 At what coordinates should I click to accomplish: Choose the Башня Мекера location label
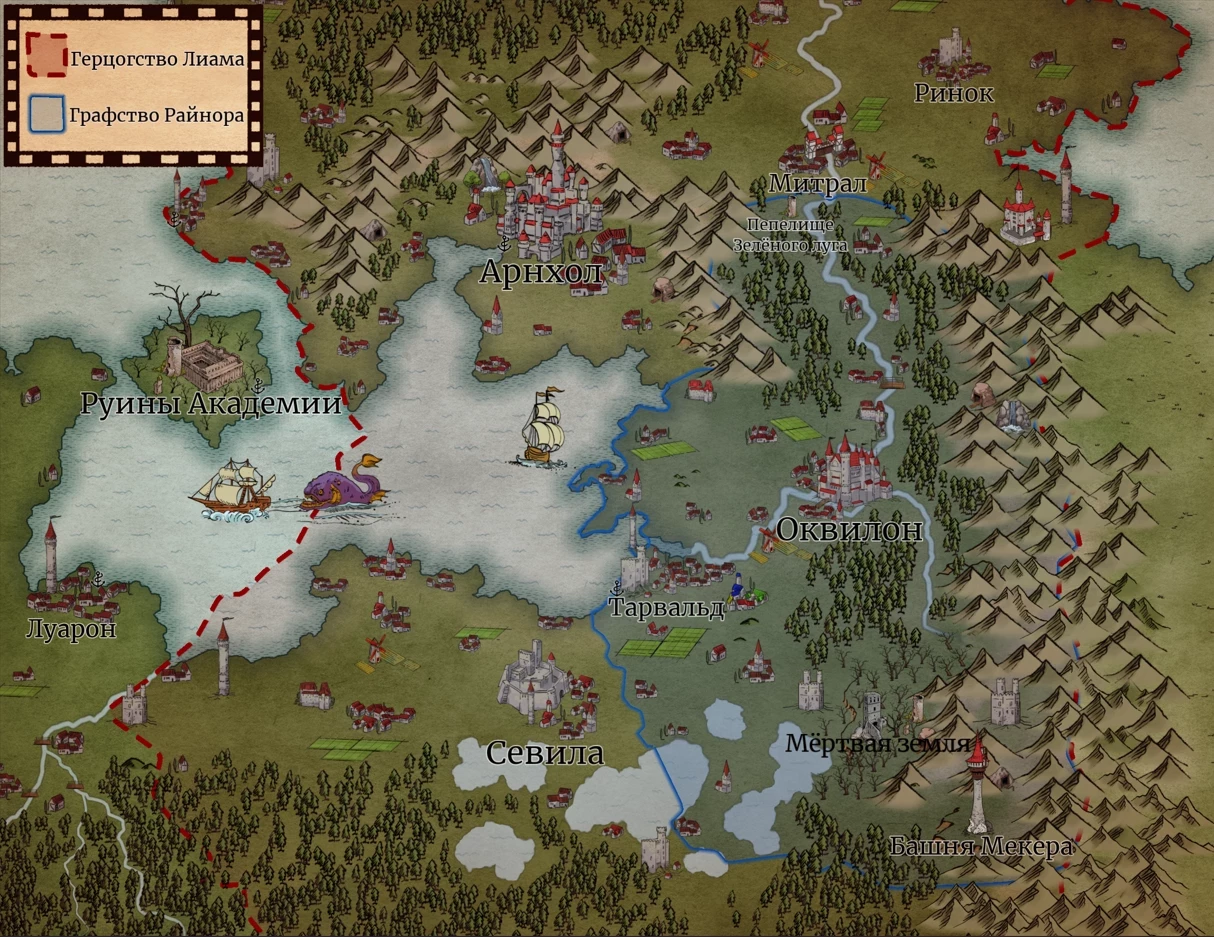tap(981, 847)
